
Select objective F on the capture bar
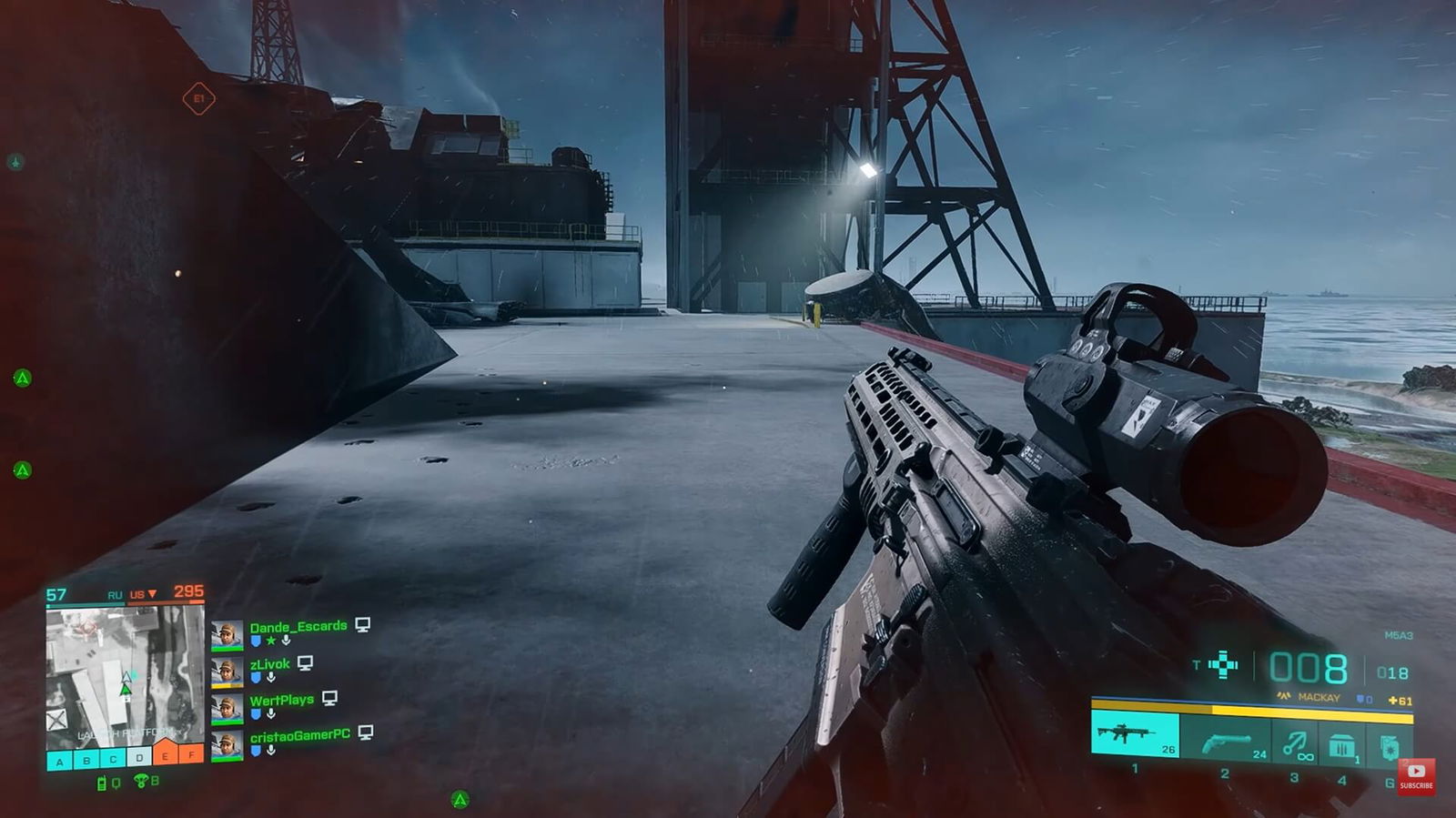click(x=192, y=754)
